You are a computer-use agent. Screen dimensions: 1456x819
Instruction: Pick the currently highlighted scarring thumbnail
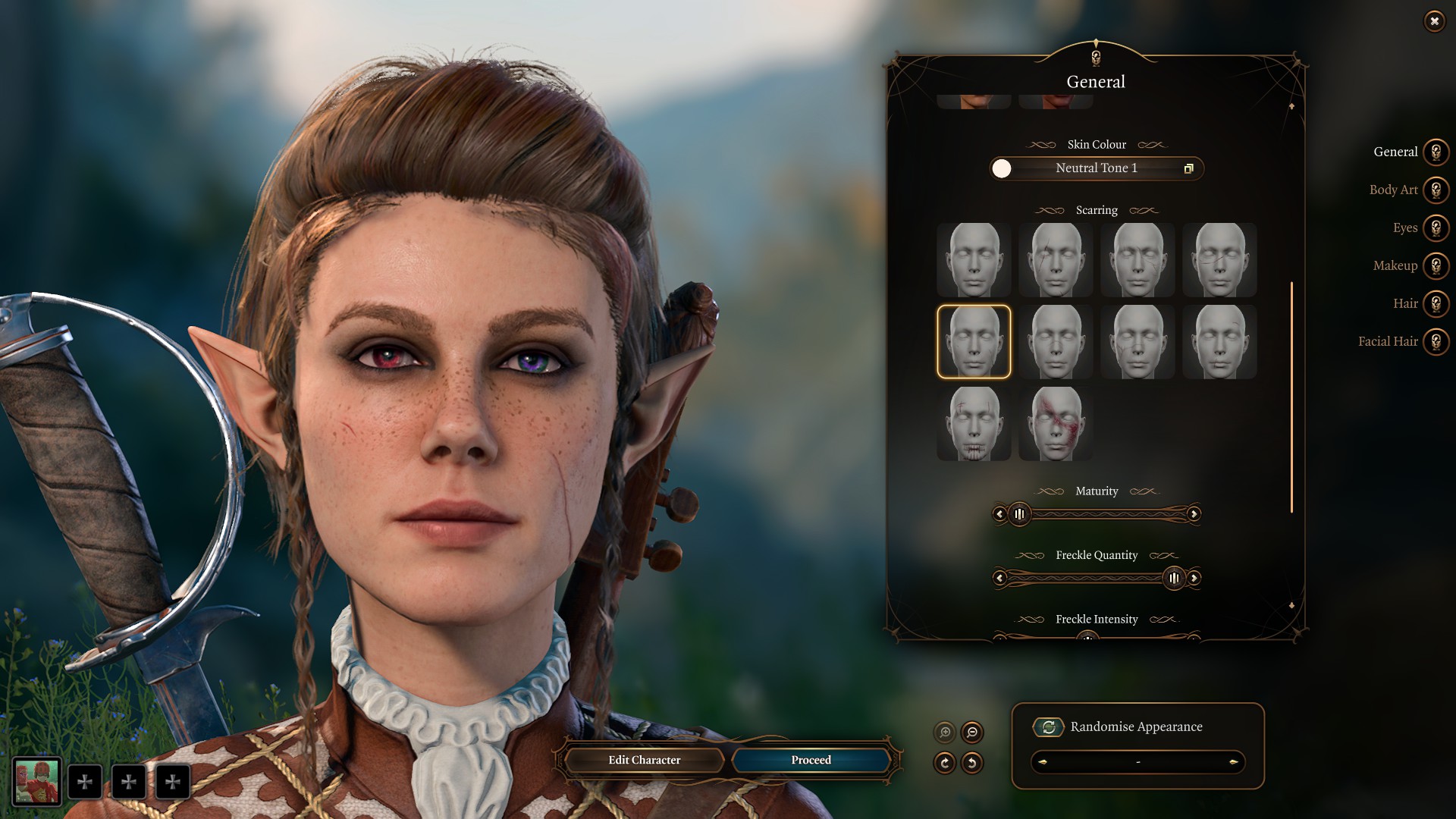pos(974,342)
